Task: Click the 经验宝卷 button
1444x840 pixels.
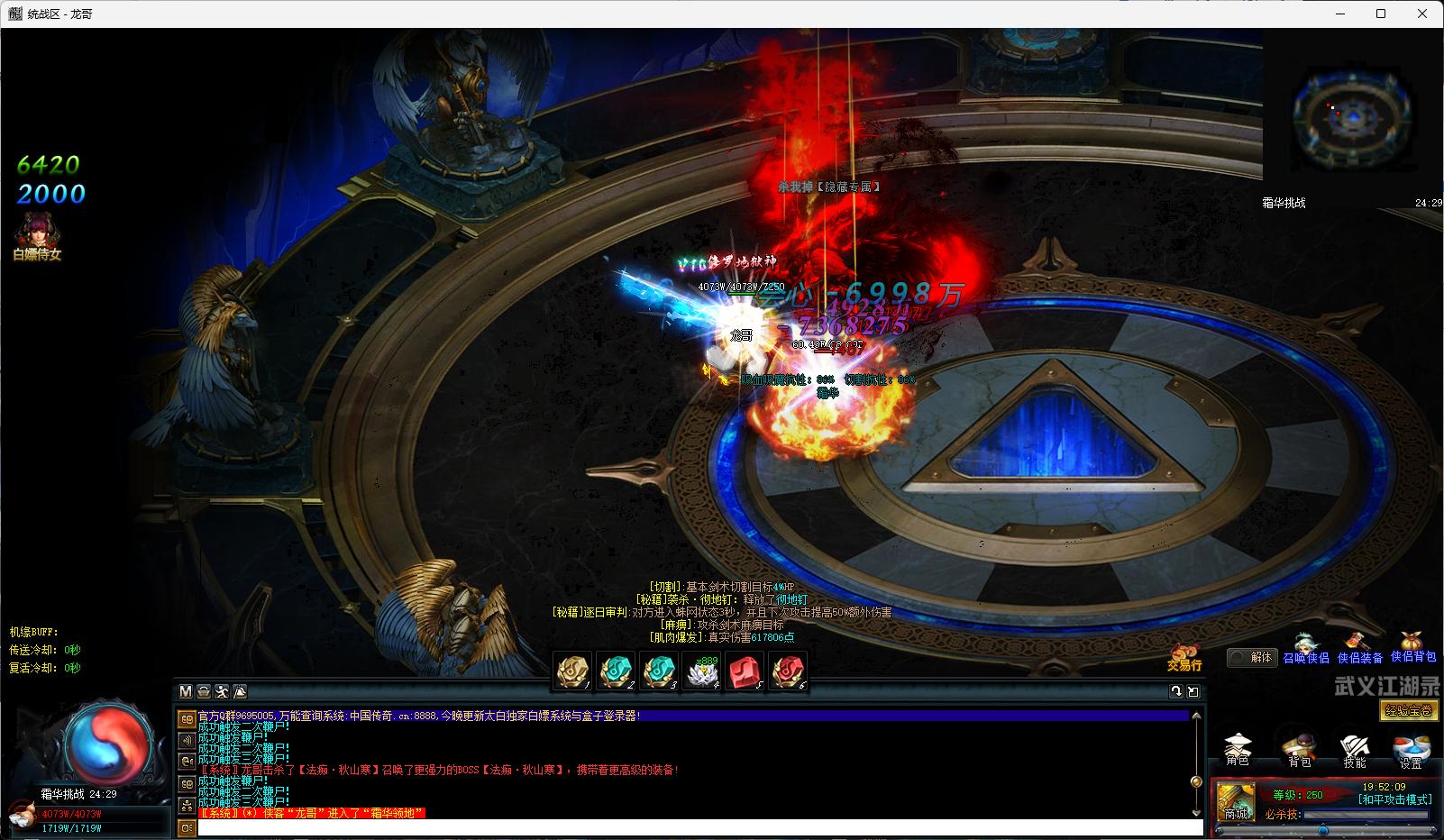Action: 1410,710
